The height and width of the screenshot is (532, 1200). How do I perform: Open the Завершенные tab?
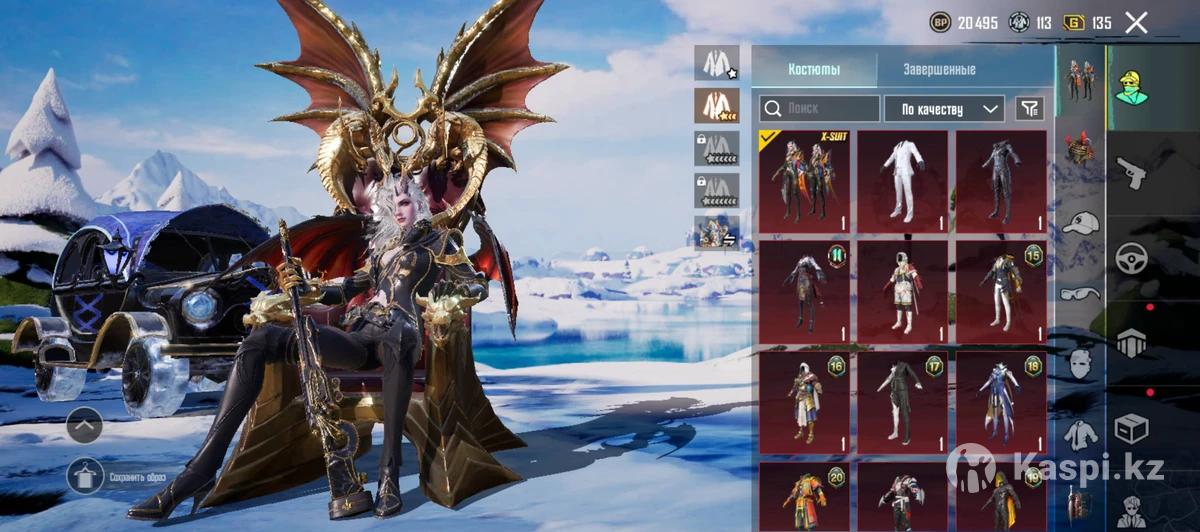point(939,69)
